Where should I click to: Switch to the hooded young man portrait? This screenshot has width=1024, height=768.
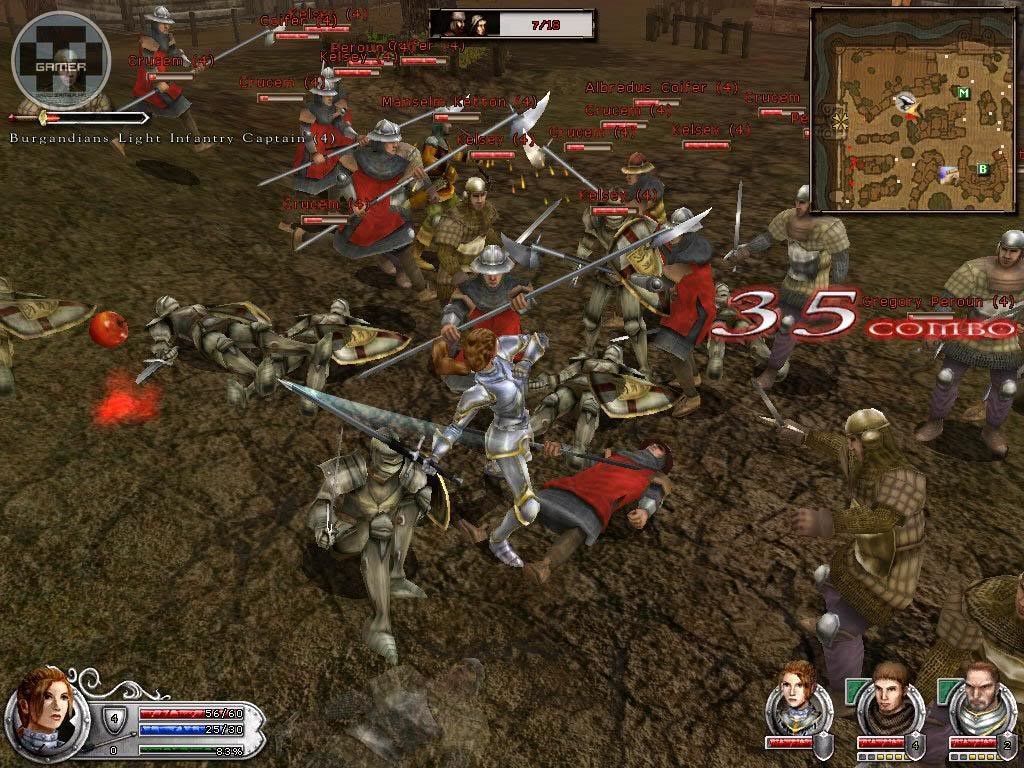[x=884, y=697]
